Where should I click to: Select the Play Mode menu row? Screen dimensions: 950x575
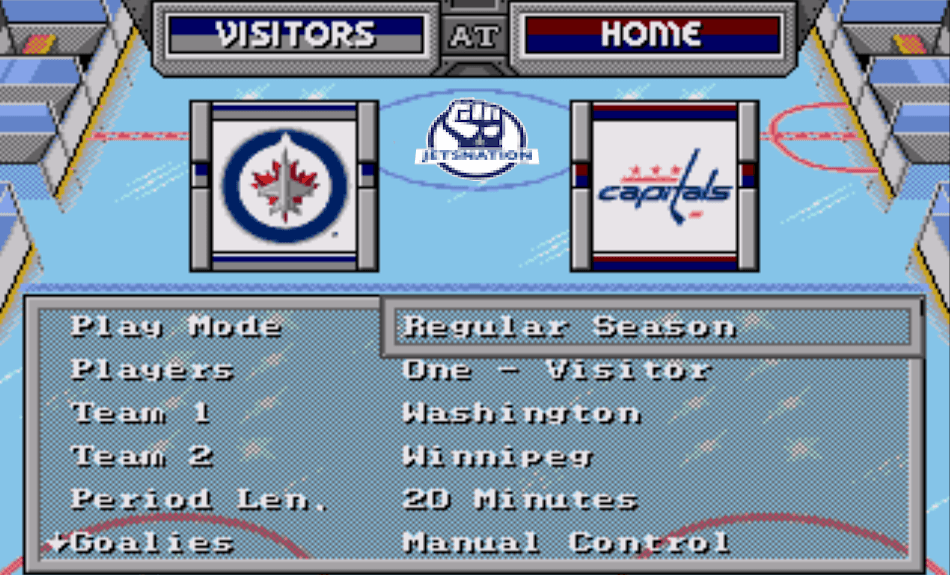[x=176, y=326]
